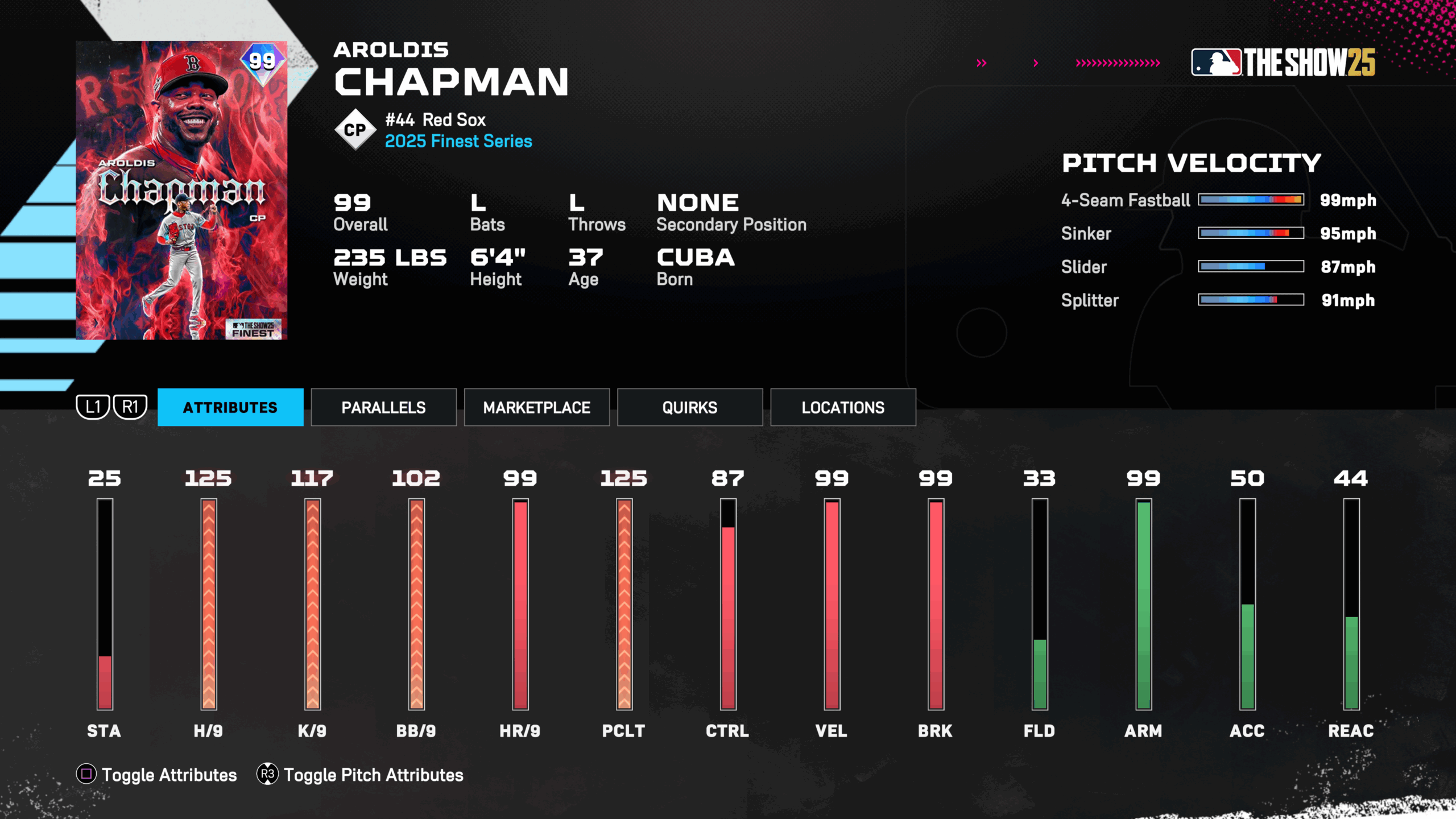
Task: Switch to the Attributes tab
Action: pyautogui.click(x=230, y=407)
